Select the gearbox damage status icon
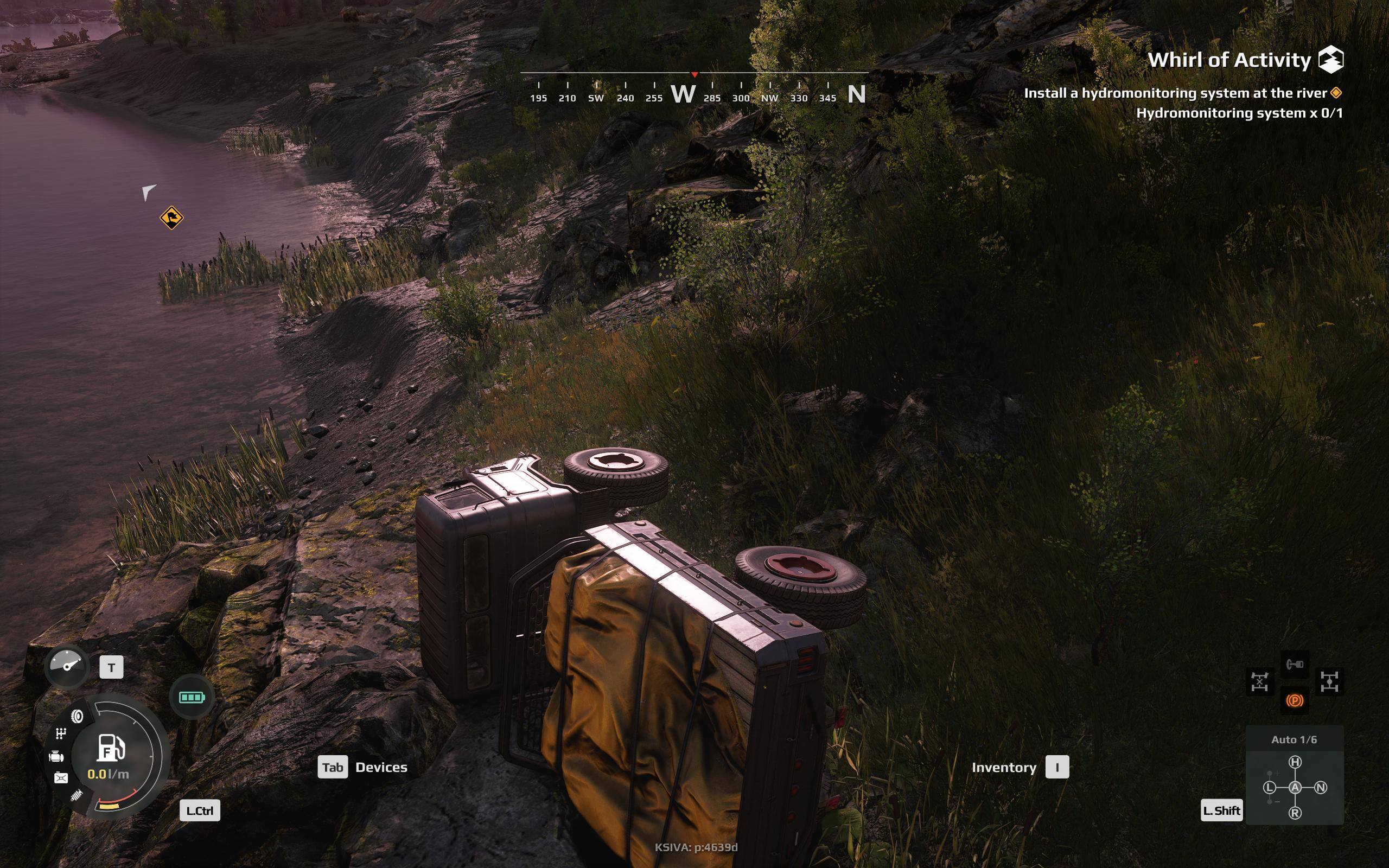 click(61, 733)
